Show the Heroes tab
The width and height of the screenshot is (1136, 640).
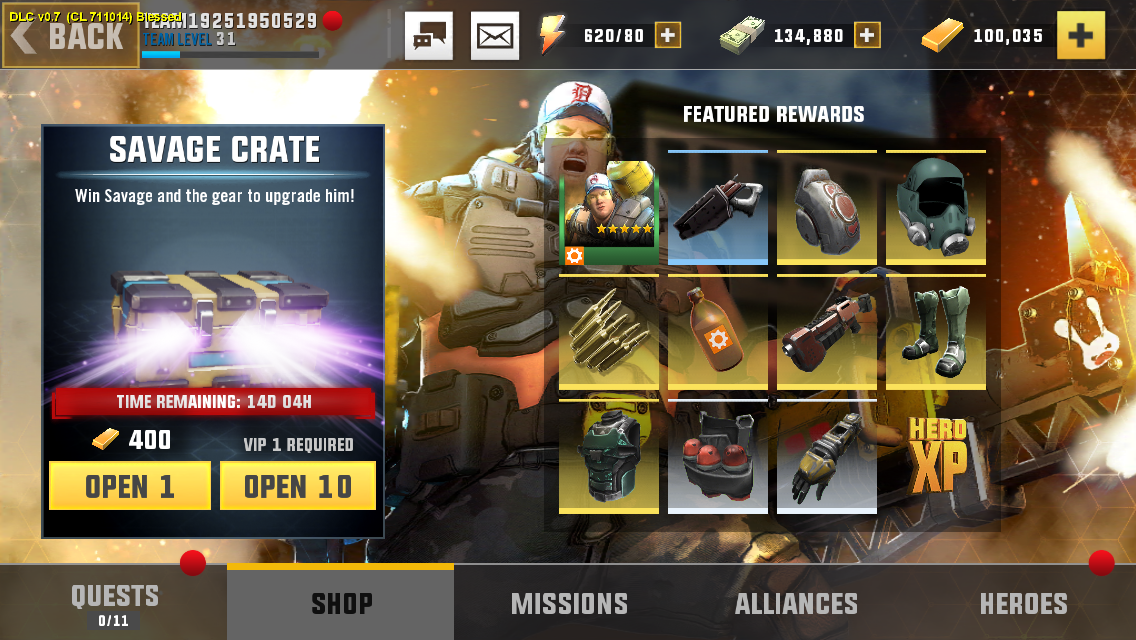coord(1023,603)
